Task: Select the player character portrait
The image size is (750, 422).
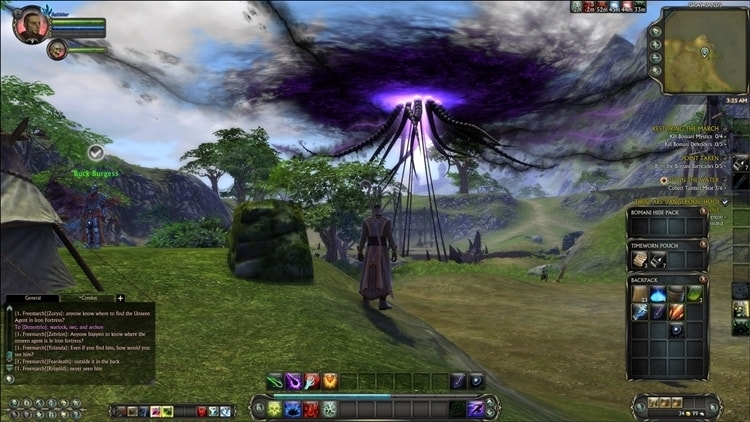Action: 29,23
